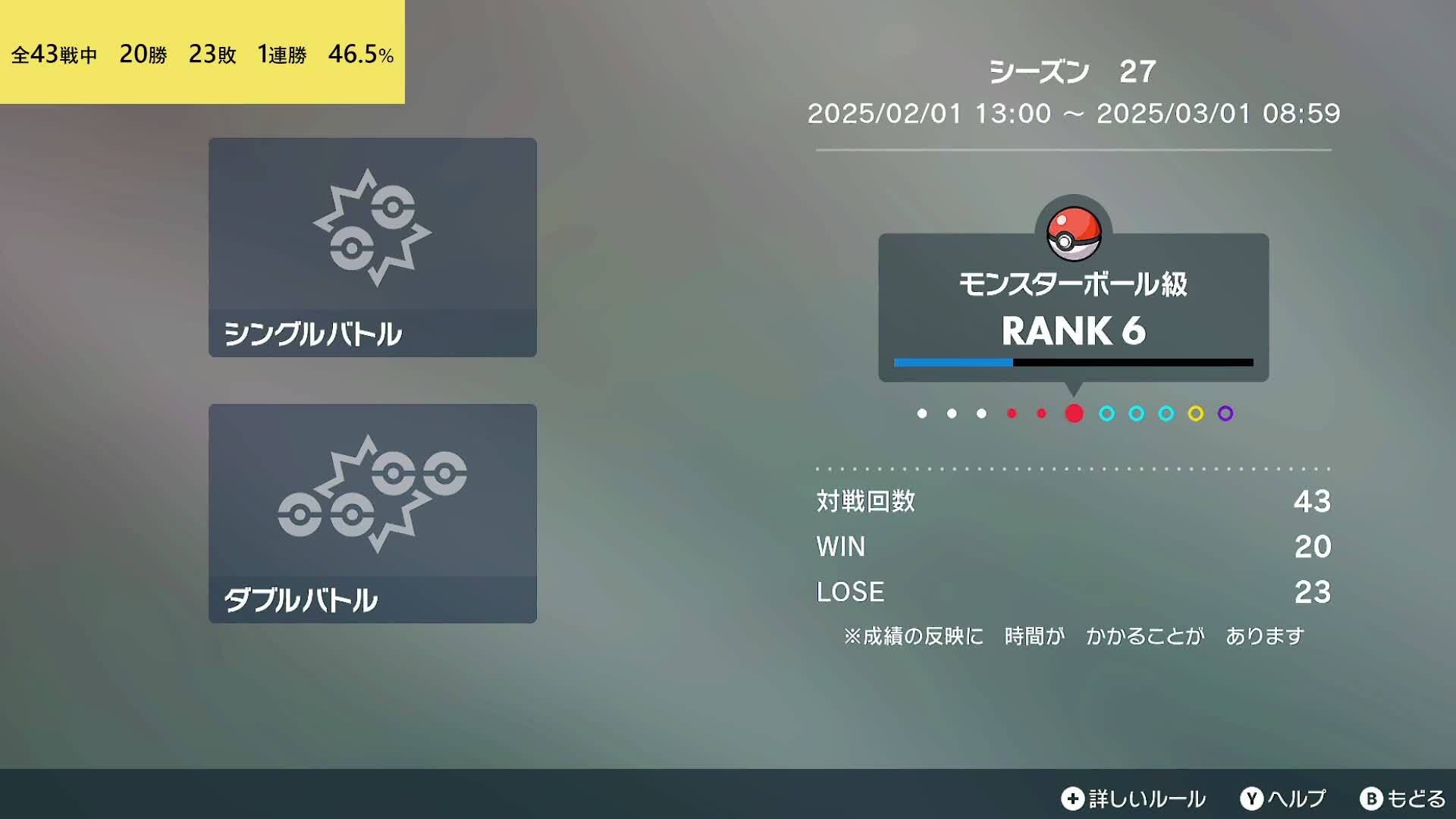Select the leftmost white rank dot
The width and height of the screenshot is (1456, 819).
(x=921, y=414)
